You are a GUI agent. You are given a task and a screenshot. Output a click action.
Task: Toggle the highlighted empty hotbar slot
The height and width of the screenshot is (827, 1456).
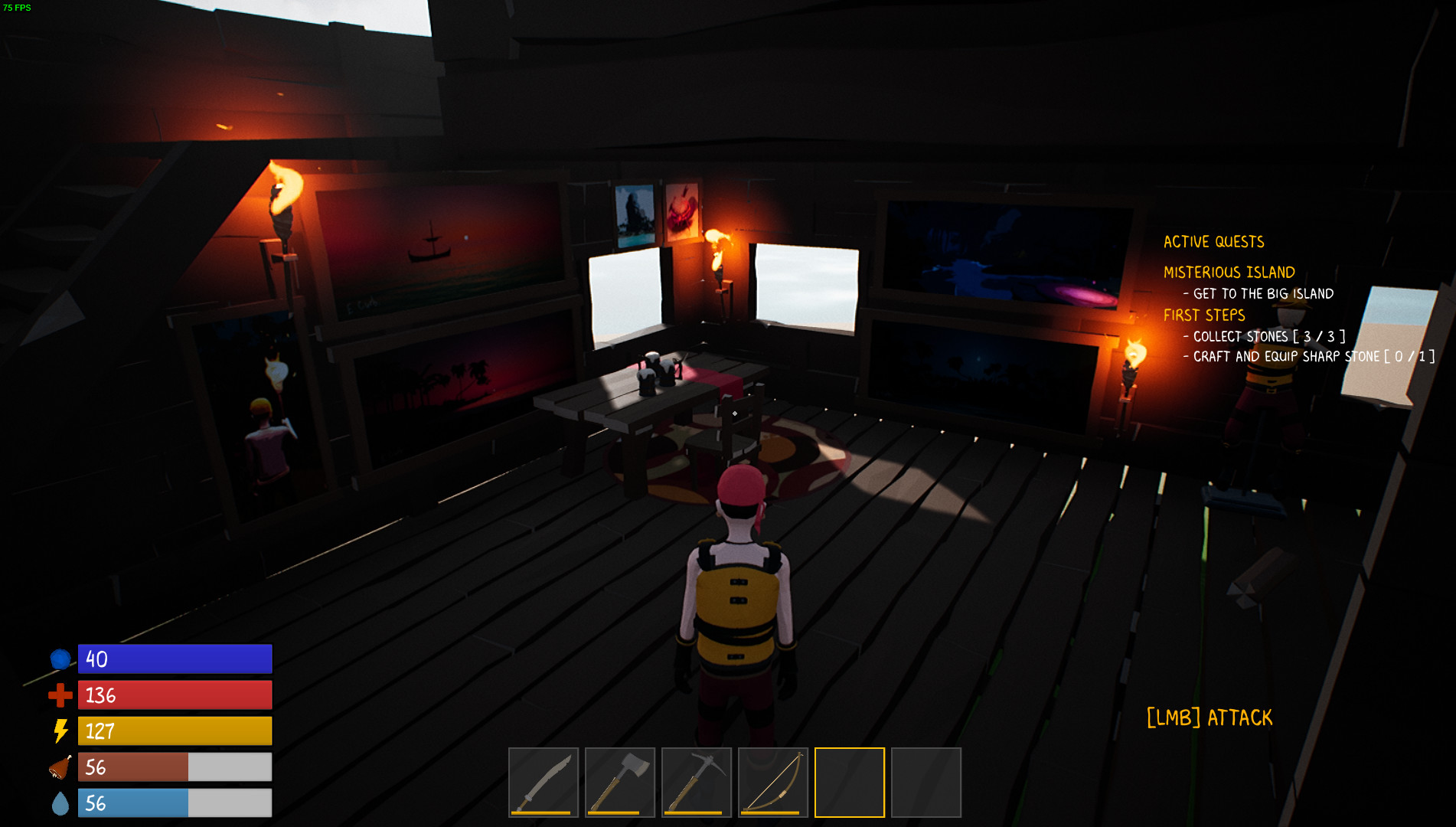click(849, 782)
